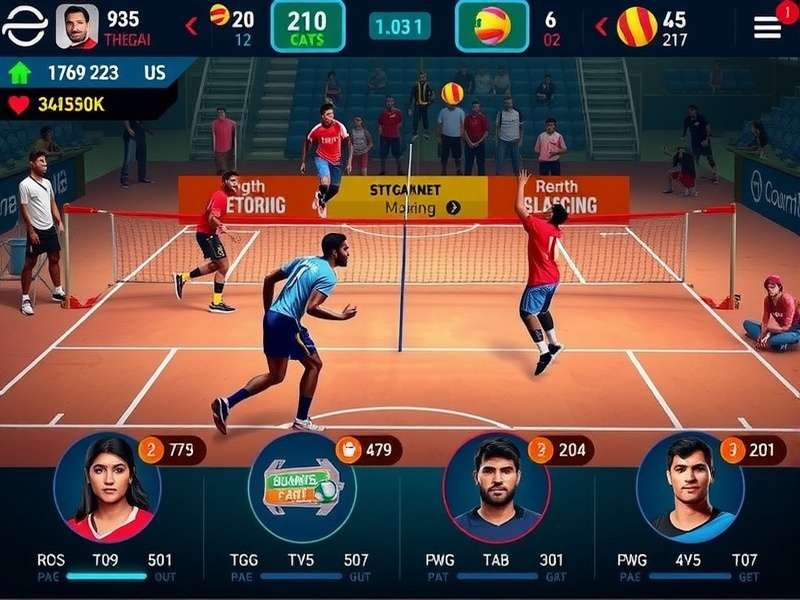
Task: Click the red left arrow beside 20
Action: pyautogui.click(x=192, y=26)
